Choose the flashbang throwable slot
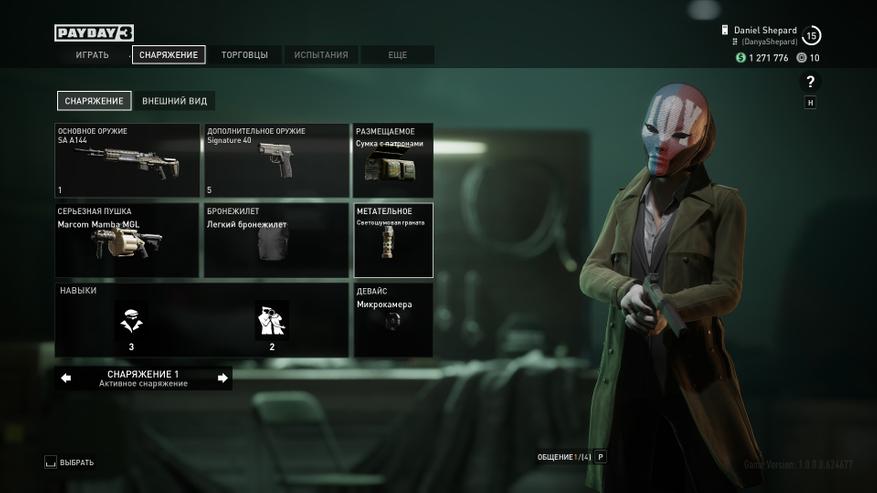This screenshot has height=493, width=877. click(393, 240)
